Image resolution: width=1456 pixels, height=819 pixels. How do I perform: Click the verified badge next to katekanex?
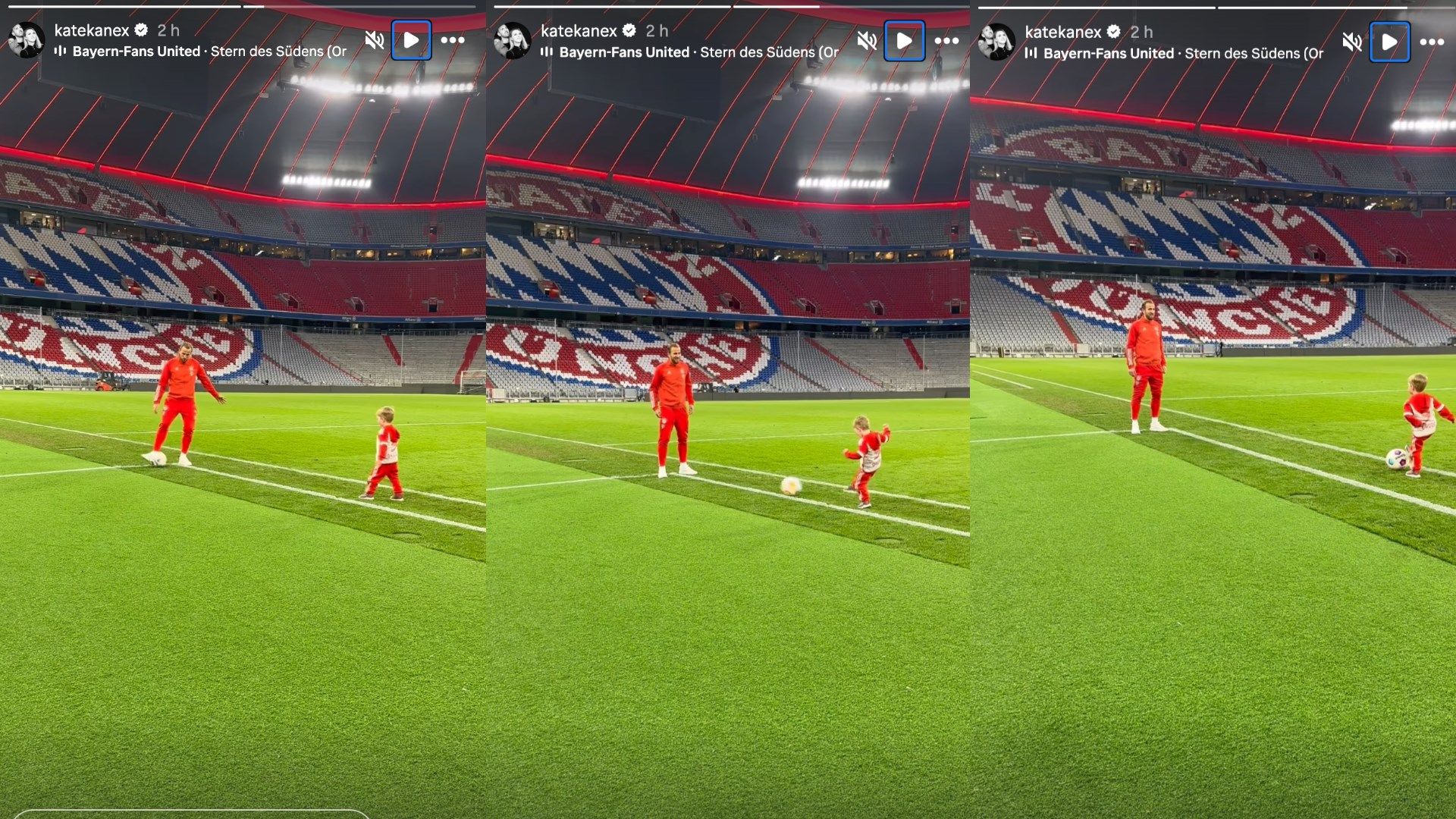pos(140,30)
